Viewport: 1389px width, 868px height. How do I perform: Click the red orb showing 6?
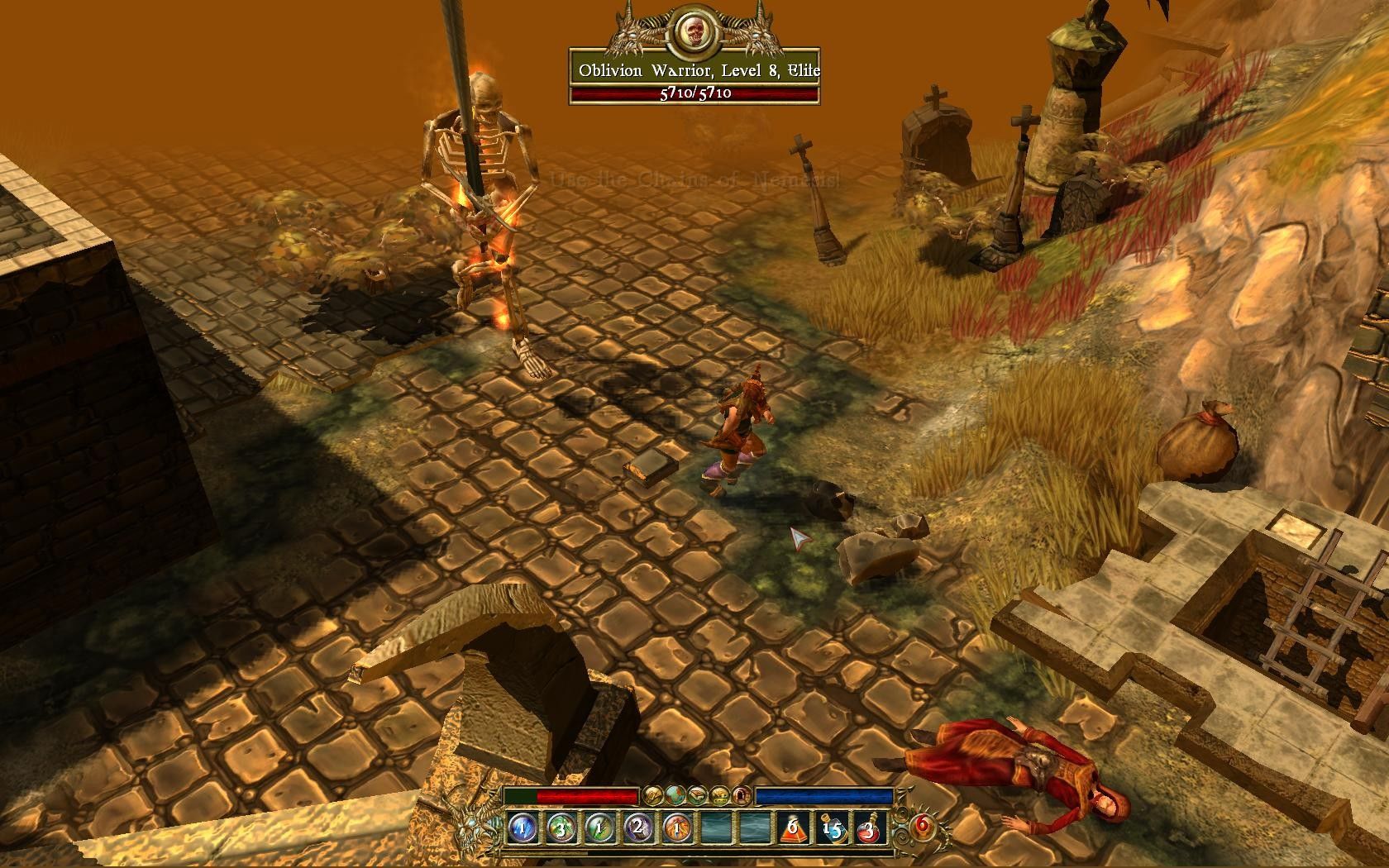[x=922, y=824]
